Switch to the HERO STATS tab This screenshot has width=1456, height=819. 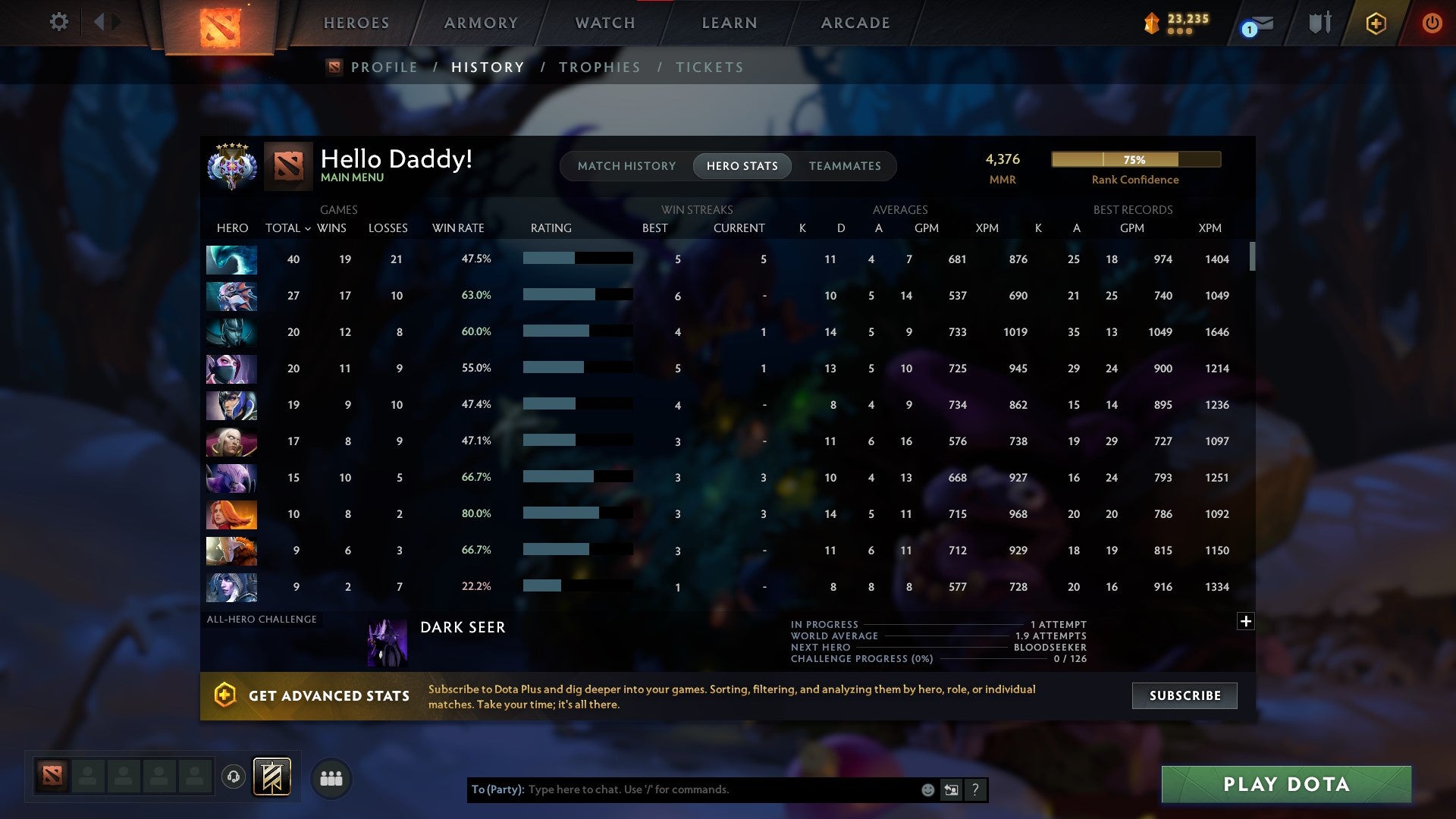[742, 166]
